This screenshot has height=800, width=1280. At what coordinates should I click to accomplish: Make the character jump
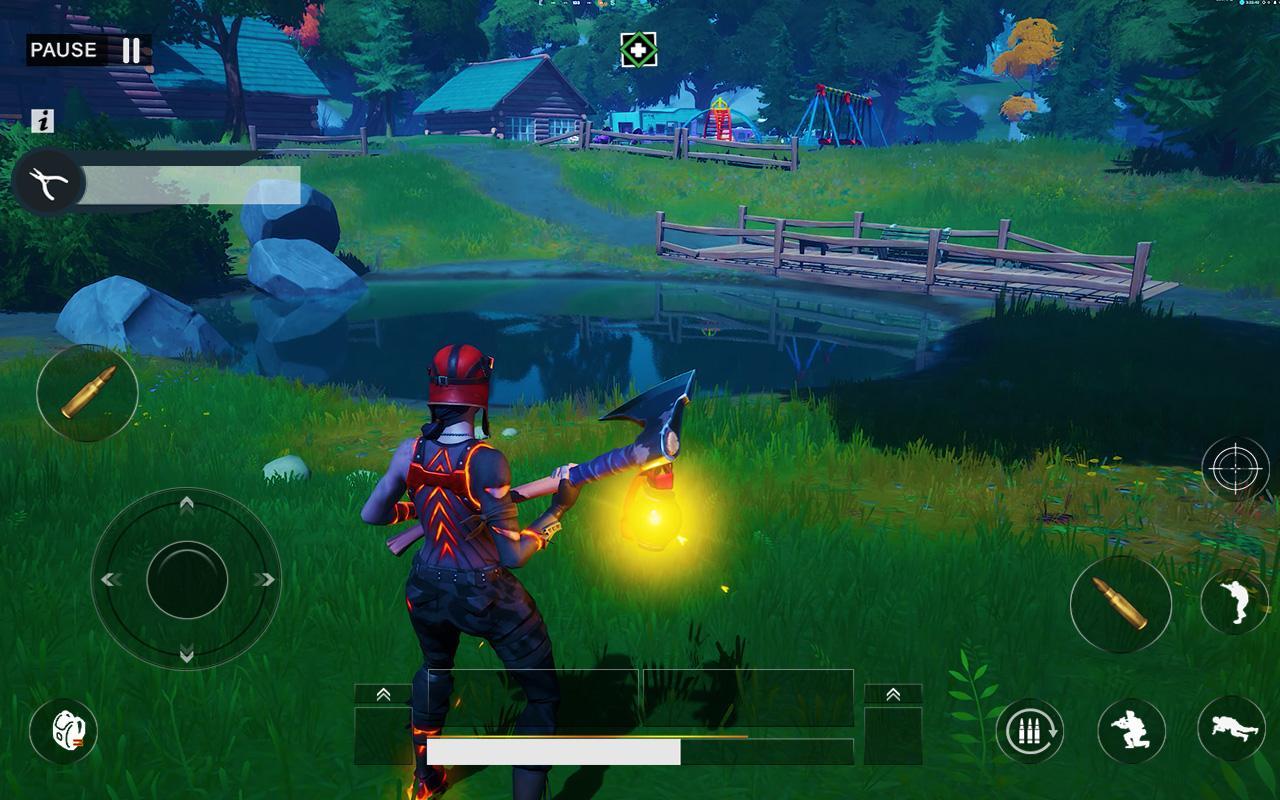pos(1234,602)
